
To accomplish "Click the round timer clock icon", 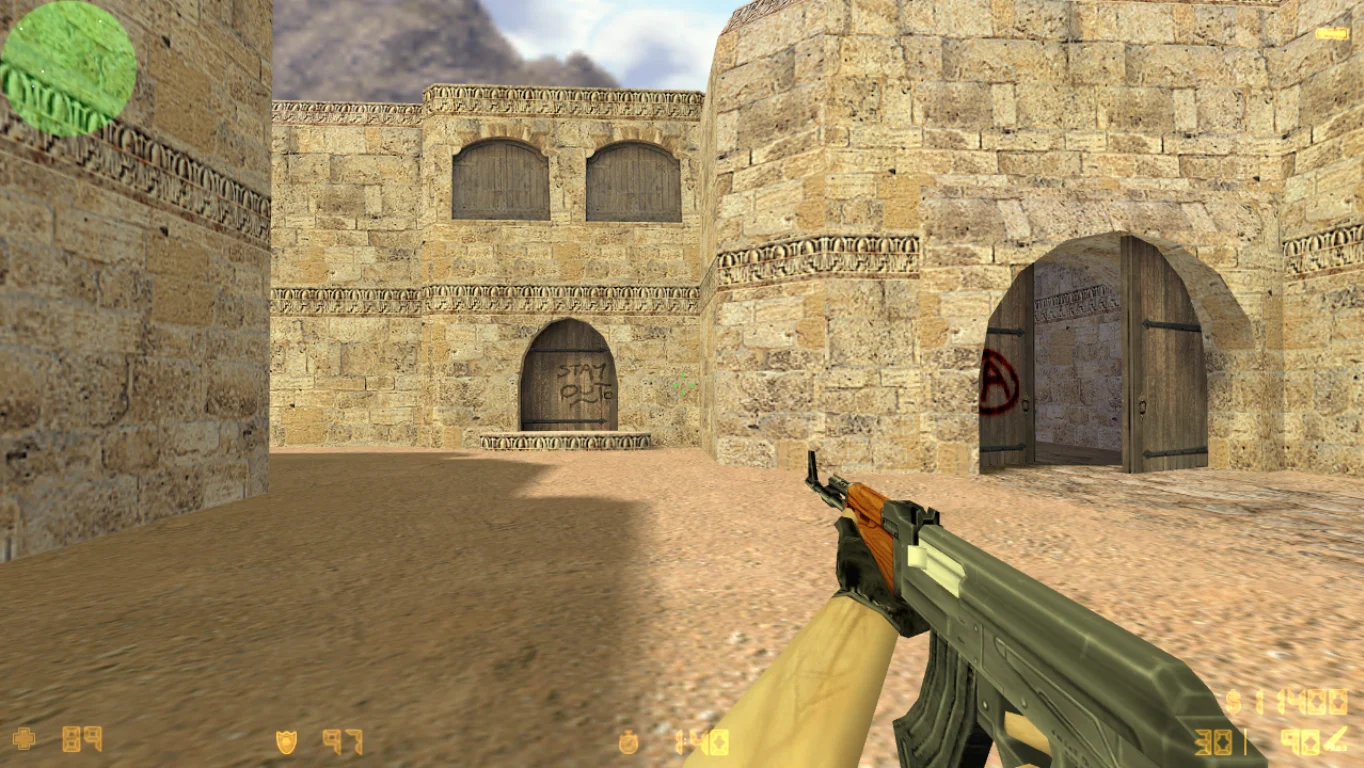I will click(629, 742).
